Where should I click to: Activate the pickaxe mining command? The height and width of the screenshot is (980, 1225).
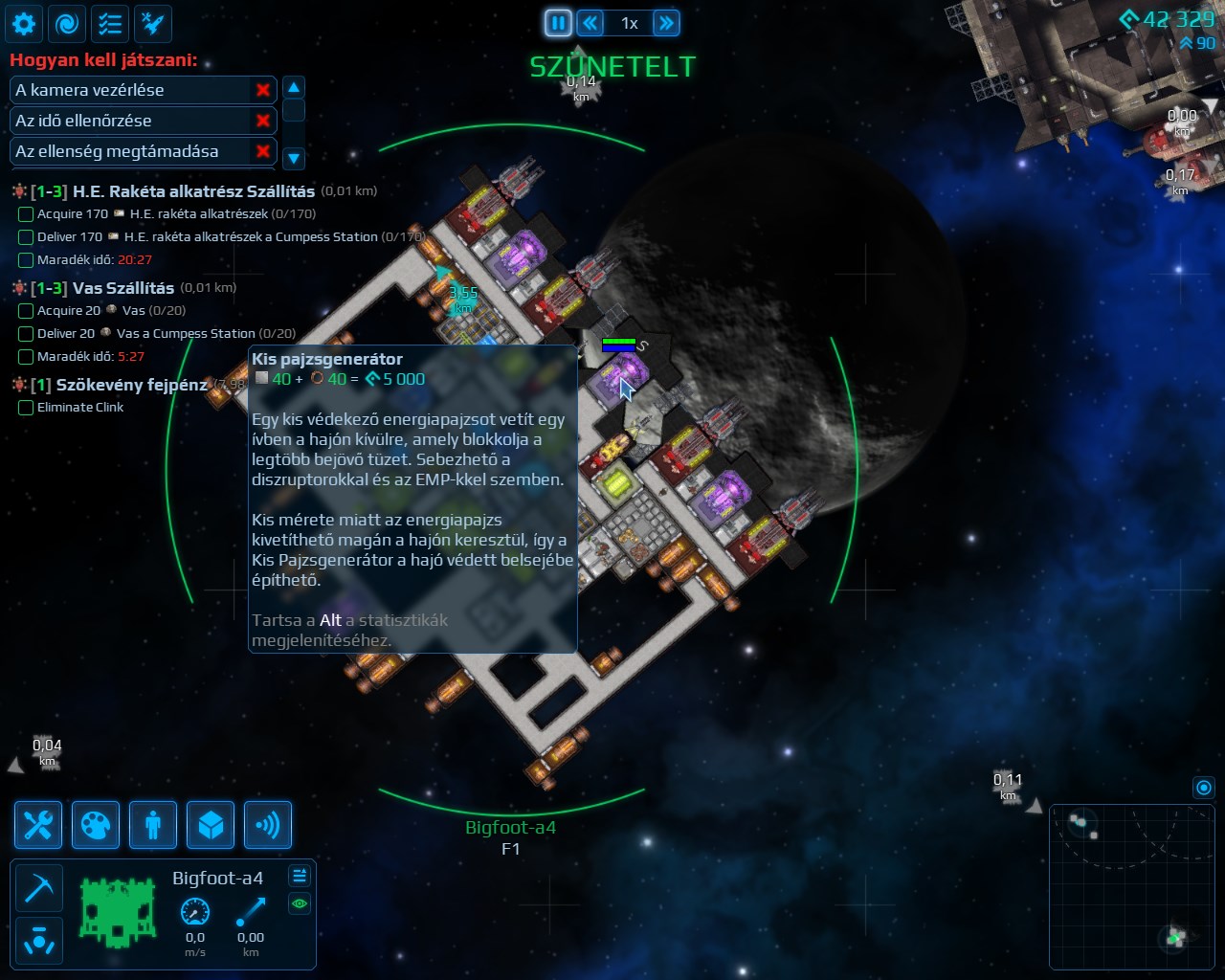39,888
